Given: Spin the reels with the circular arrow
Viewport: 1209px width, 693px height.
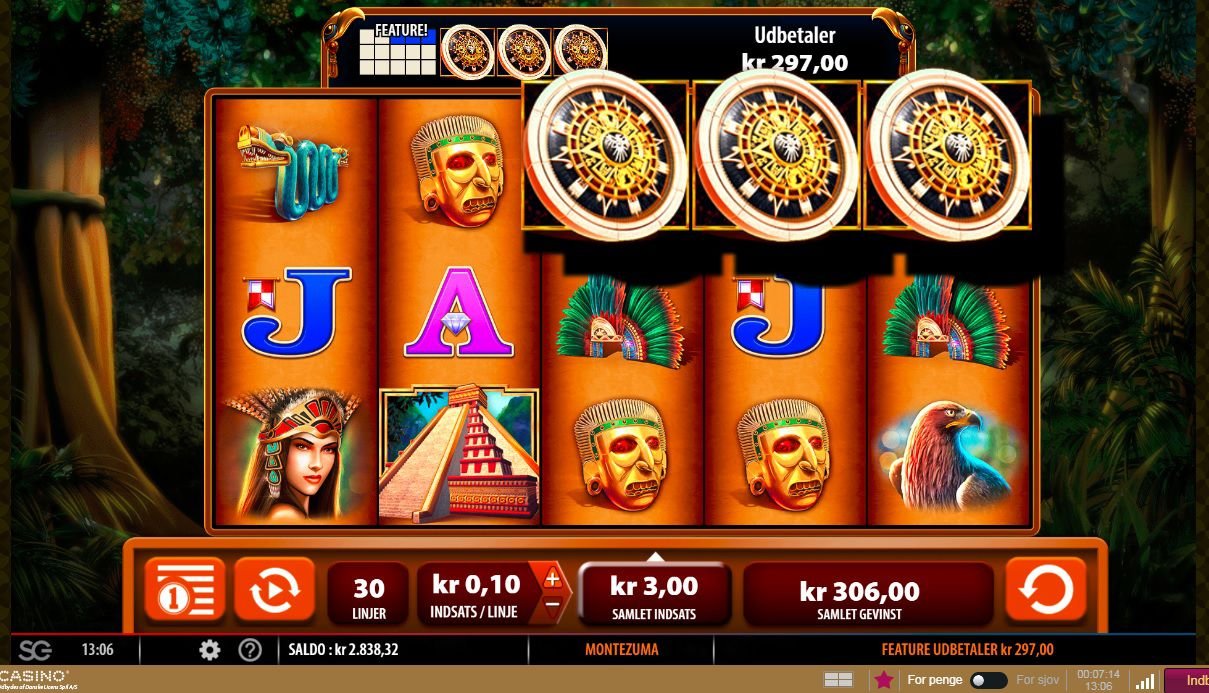Looking at the screenshot, I should tap(1045, 591).
